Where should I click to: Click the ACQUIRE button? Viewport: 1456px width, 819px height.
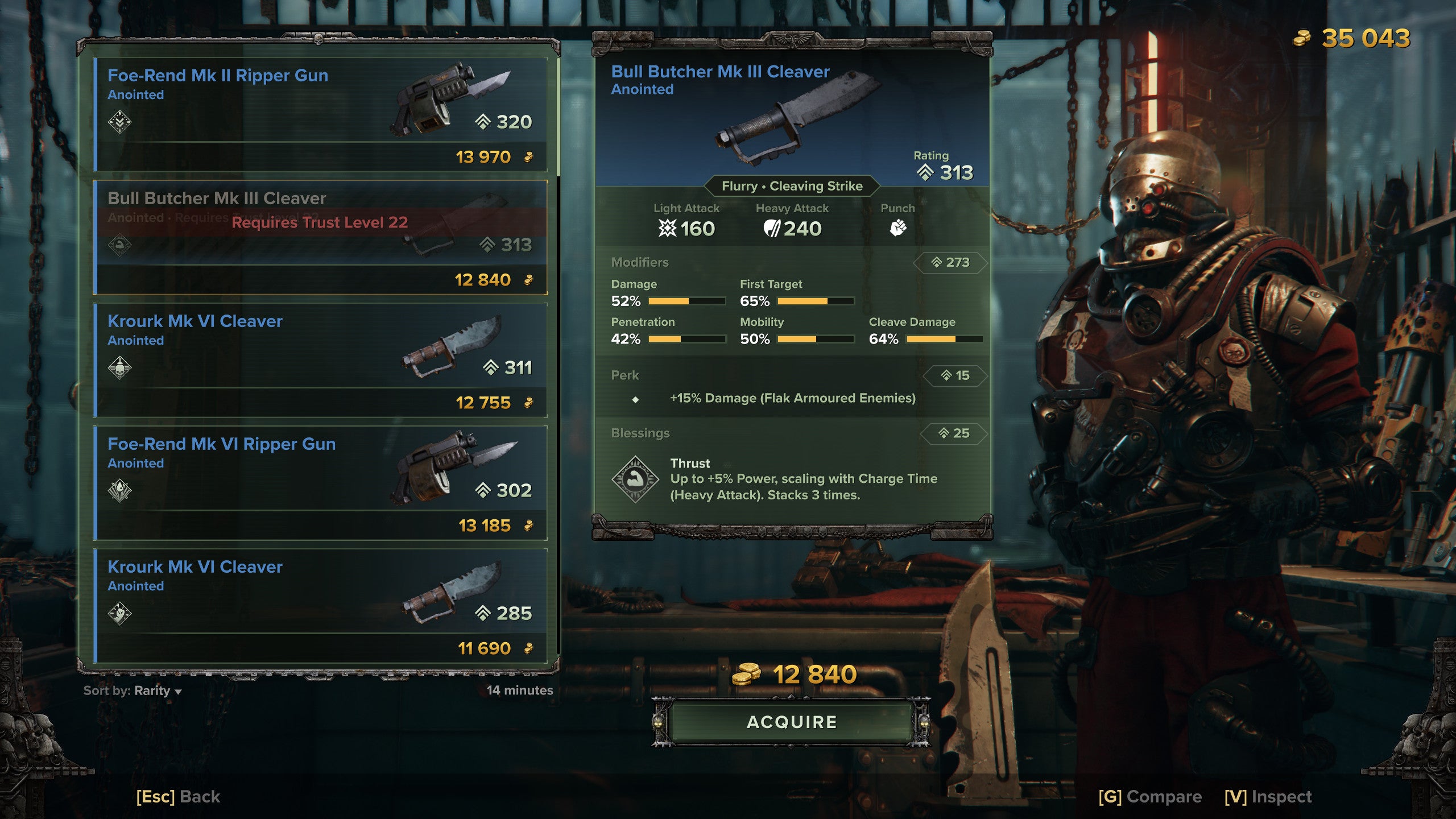point(792,722)
